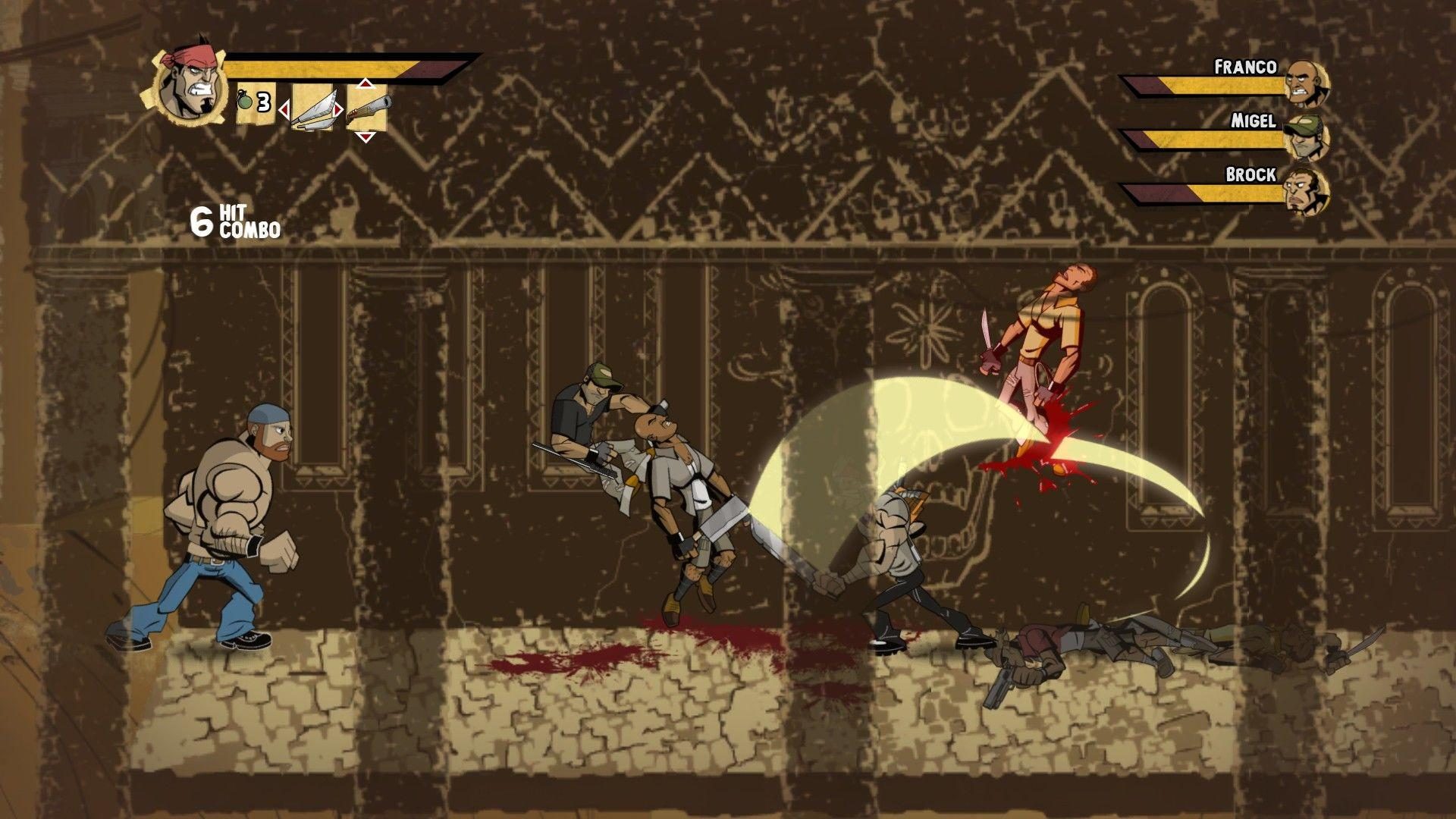
Task: Toggle the left weapon-select arrow
Action: click(285, 109)
